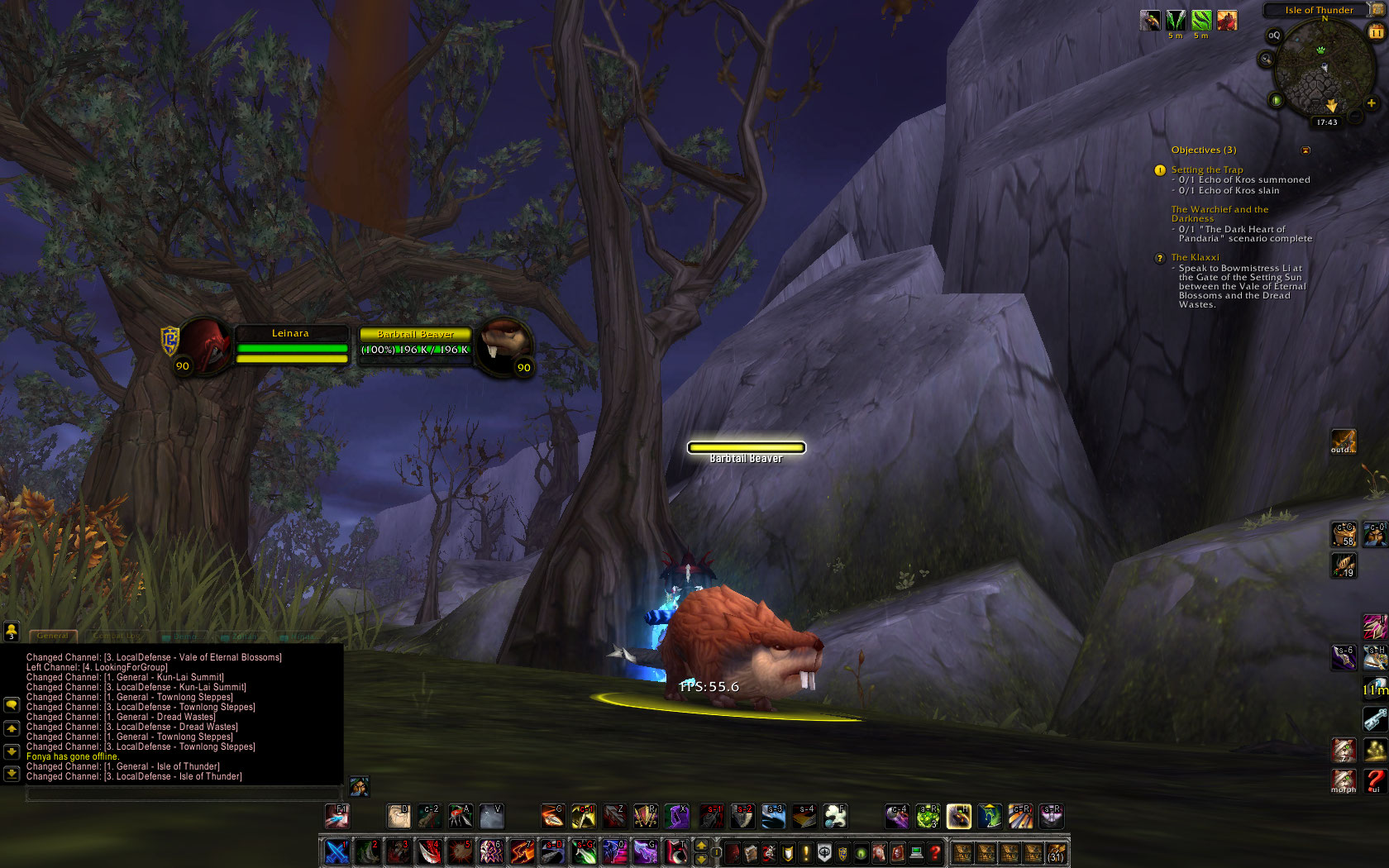Click the Barbtail Beaver target portrait
This screenshot has height=868, width=1389.
[504, 344]
